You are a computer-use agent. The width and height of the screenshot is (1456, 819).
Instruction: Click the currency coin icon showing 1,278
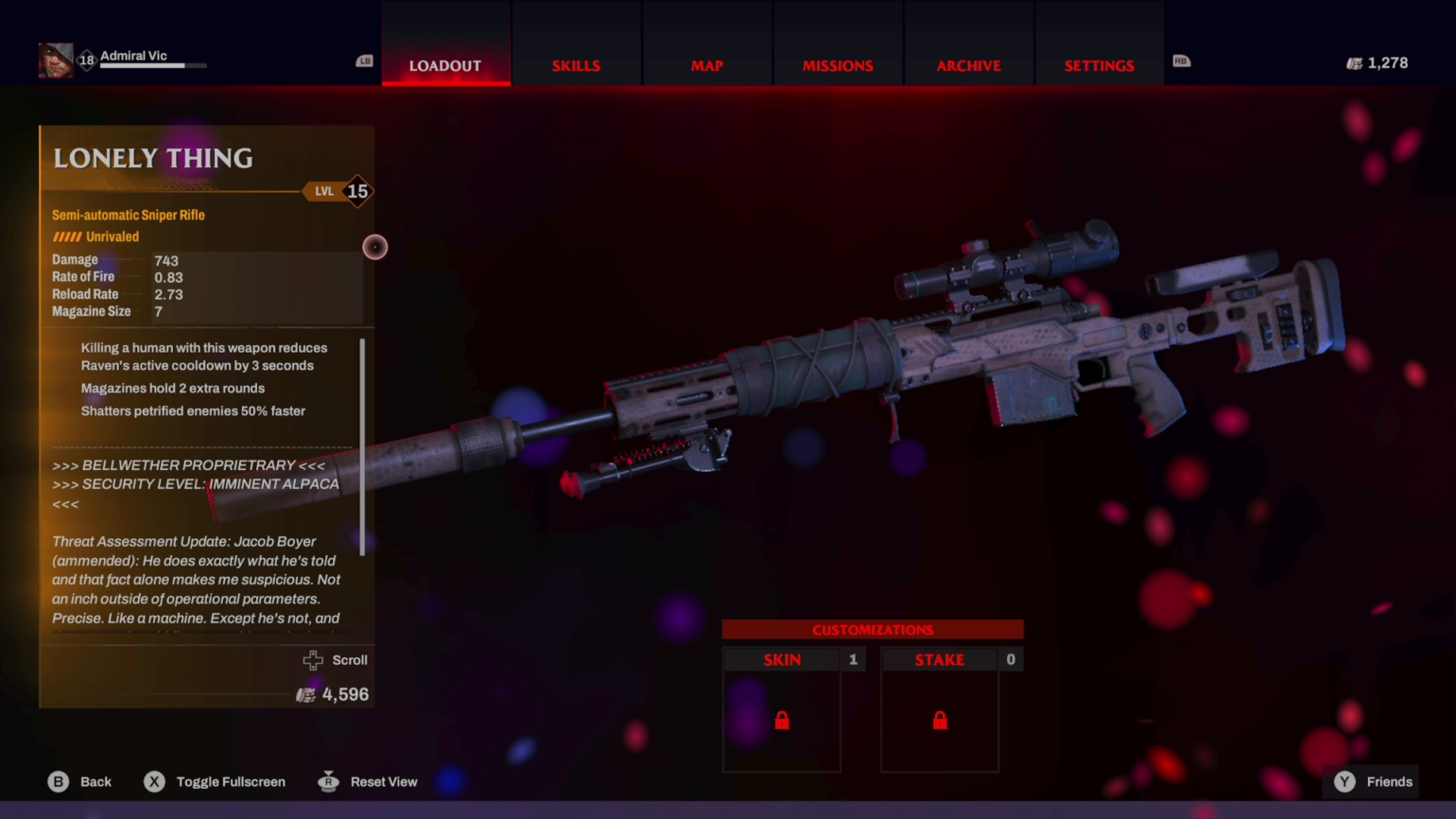point(1354,62)
